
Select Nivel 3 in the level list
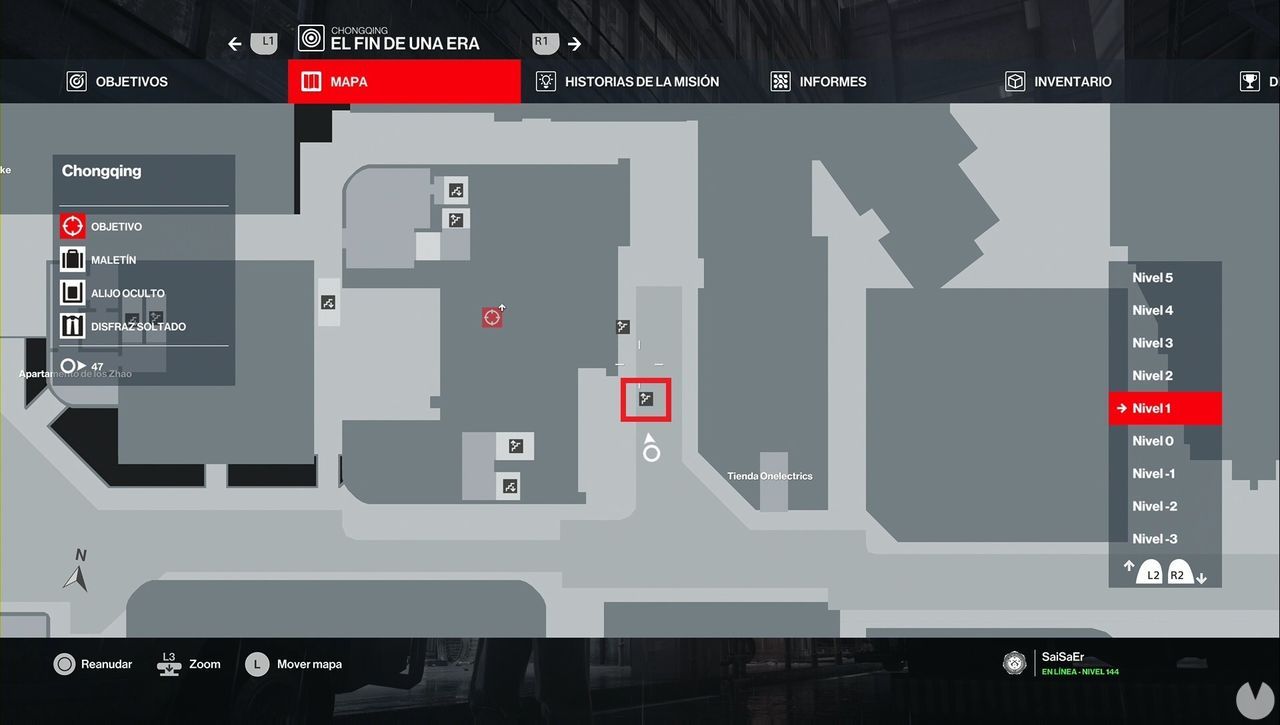(x=1152, y=343)
